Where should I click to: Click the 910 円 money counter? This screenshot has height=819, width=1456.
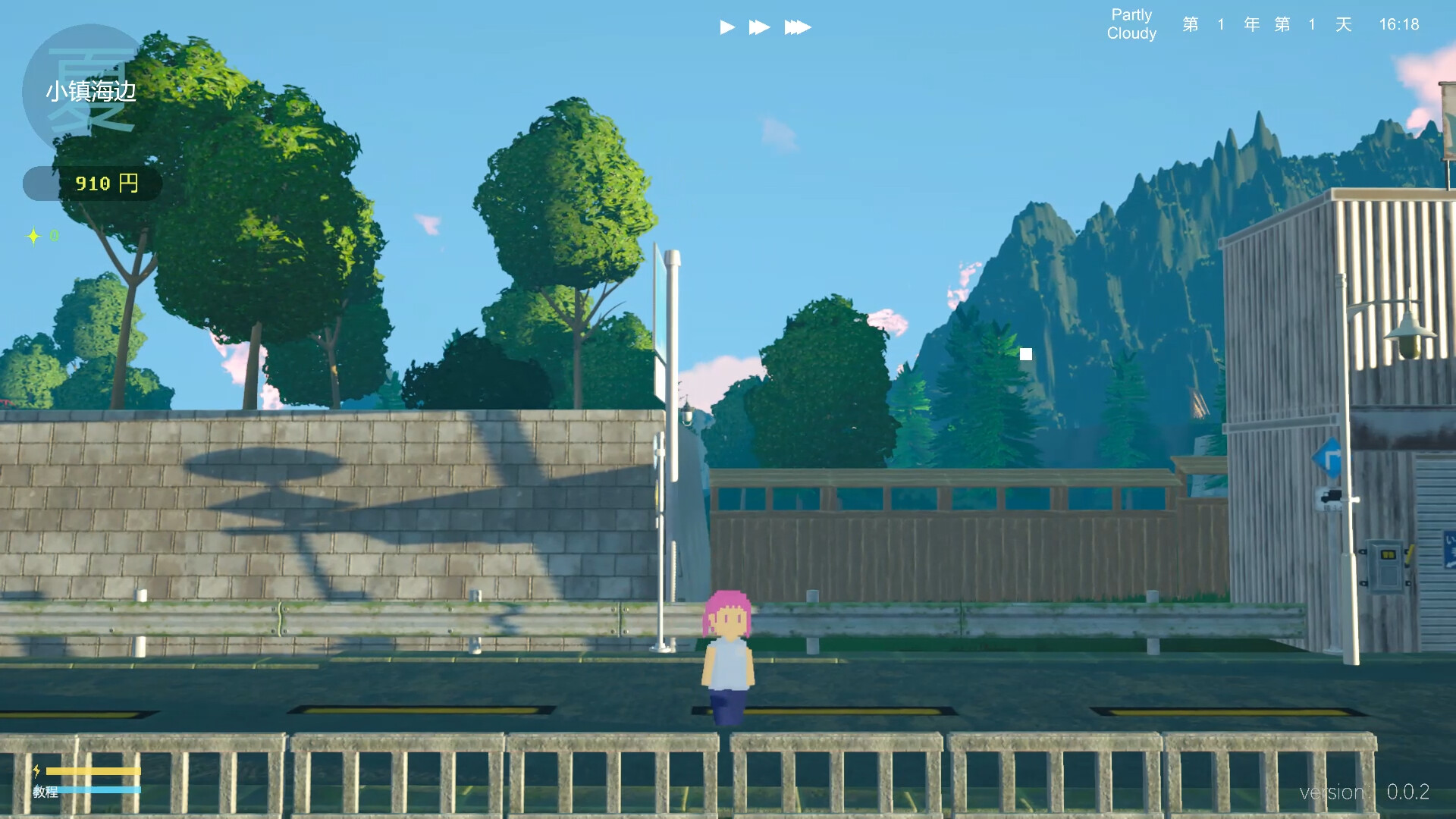point(107,183)
